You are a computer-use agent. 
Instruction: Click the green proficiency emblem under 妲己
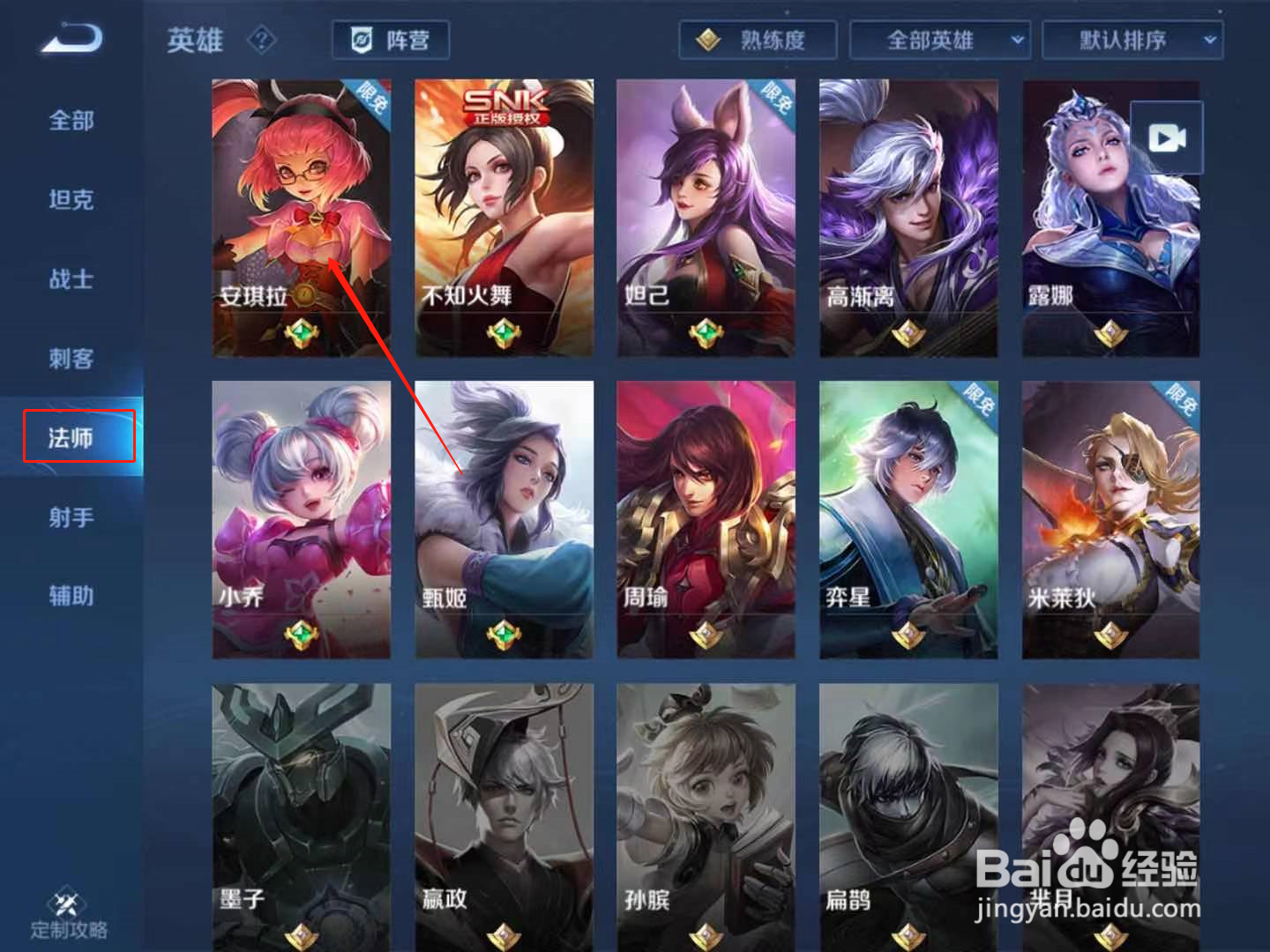click(x=705, y=333)
